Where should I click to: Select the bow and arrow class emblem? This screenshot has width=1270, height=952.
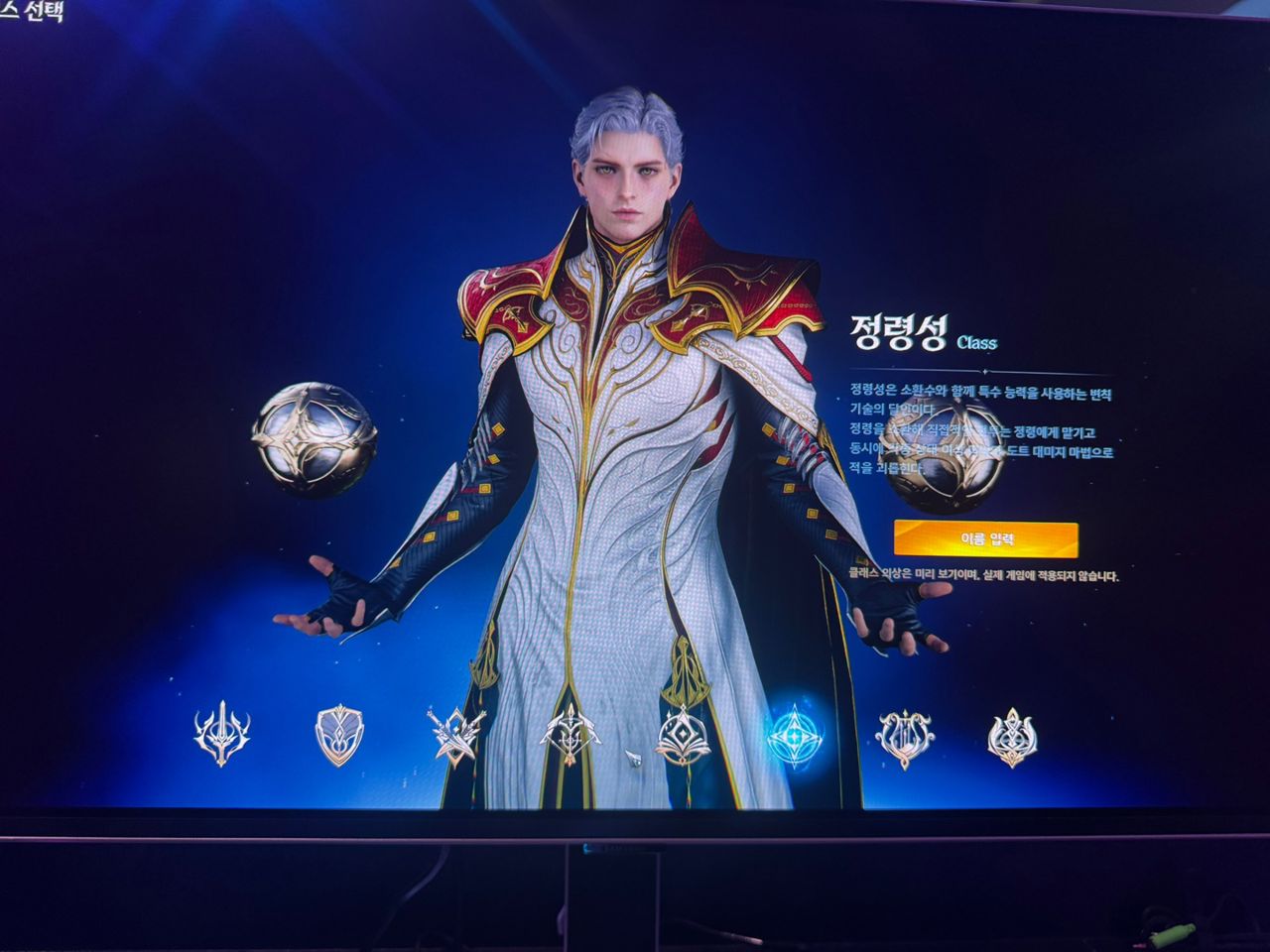pyautogui.click(x=570, y=736)
